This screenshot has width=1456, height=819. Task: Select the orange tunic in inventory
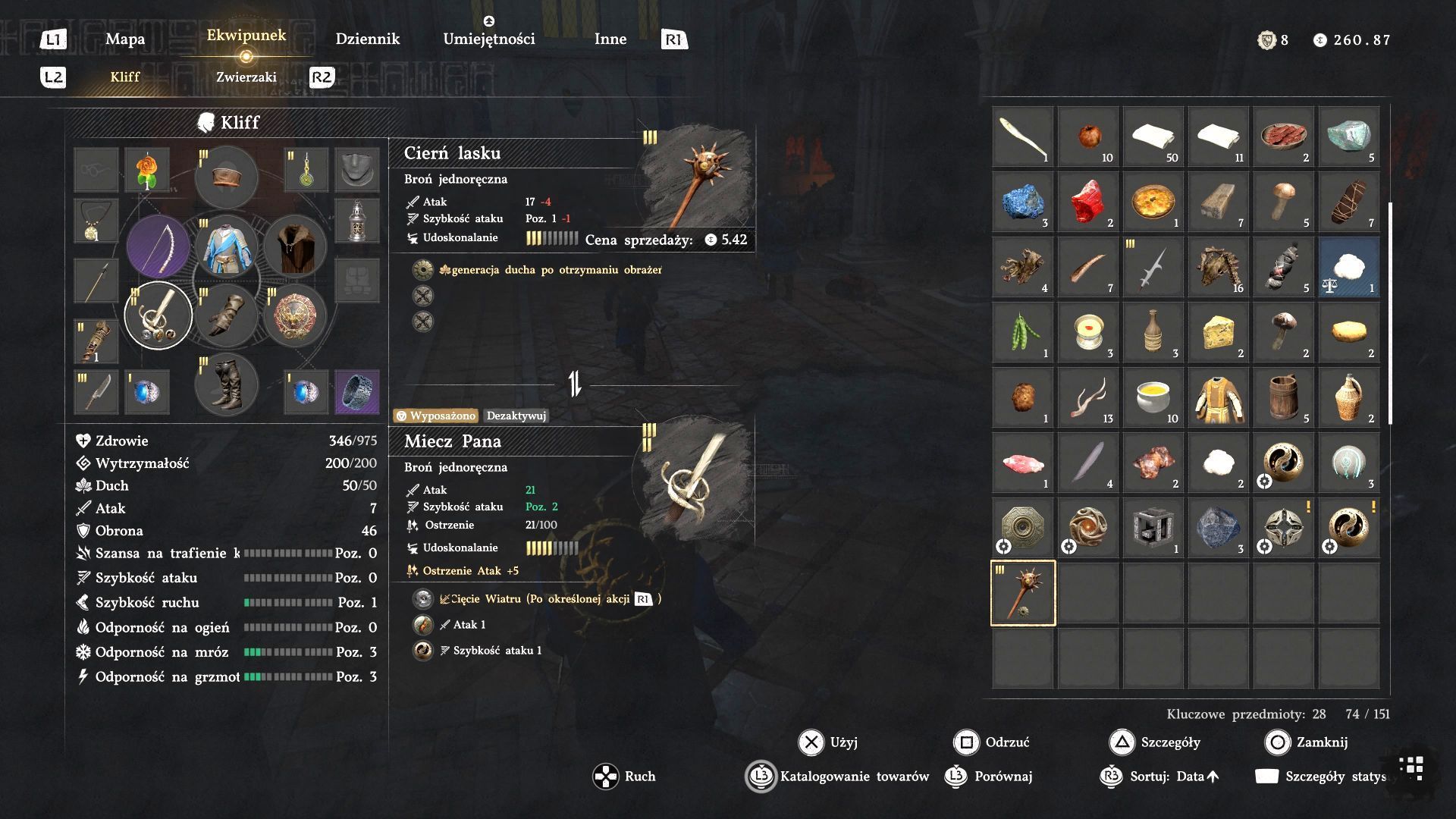point(1219,397)
